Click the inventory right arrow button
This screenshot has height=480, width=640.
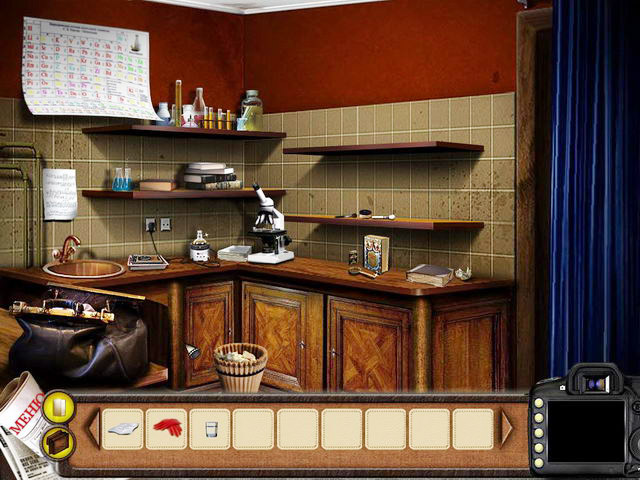pos(506,429)
